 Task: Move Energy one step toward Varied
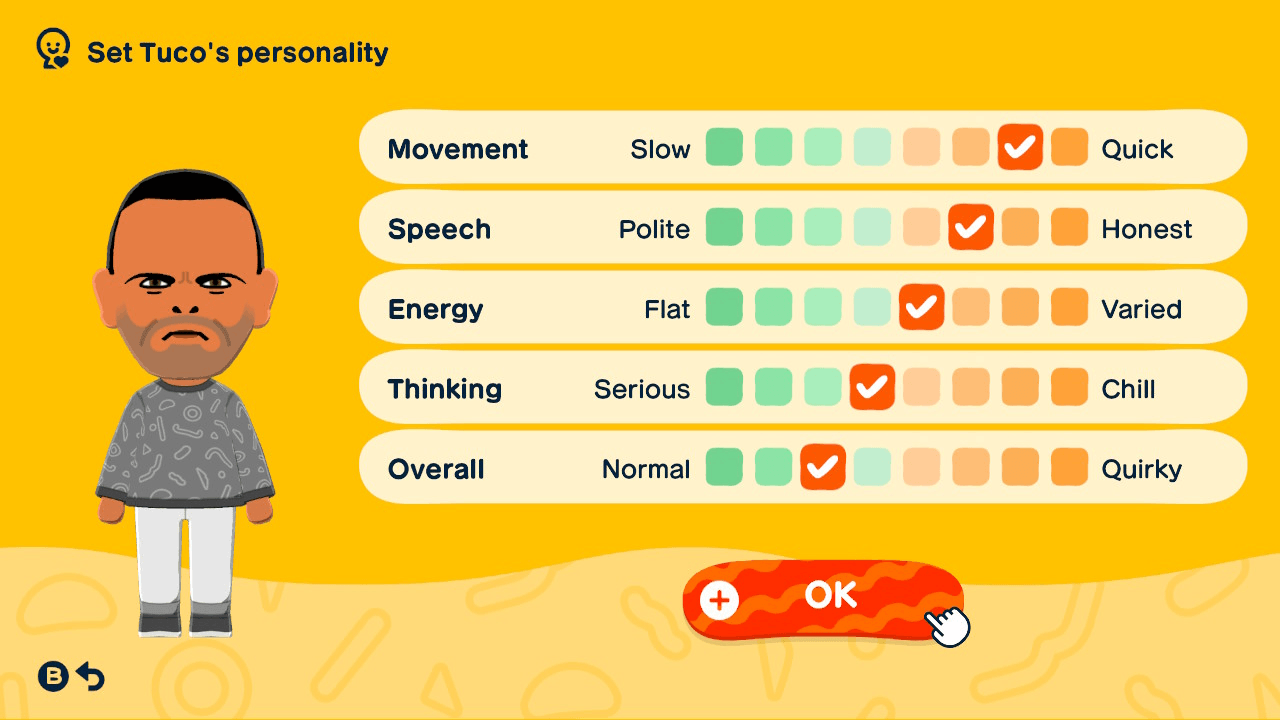click(x=971, y=308)
